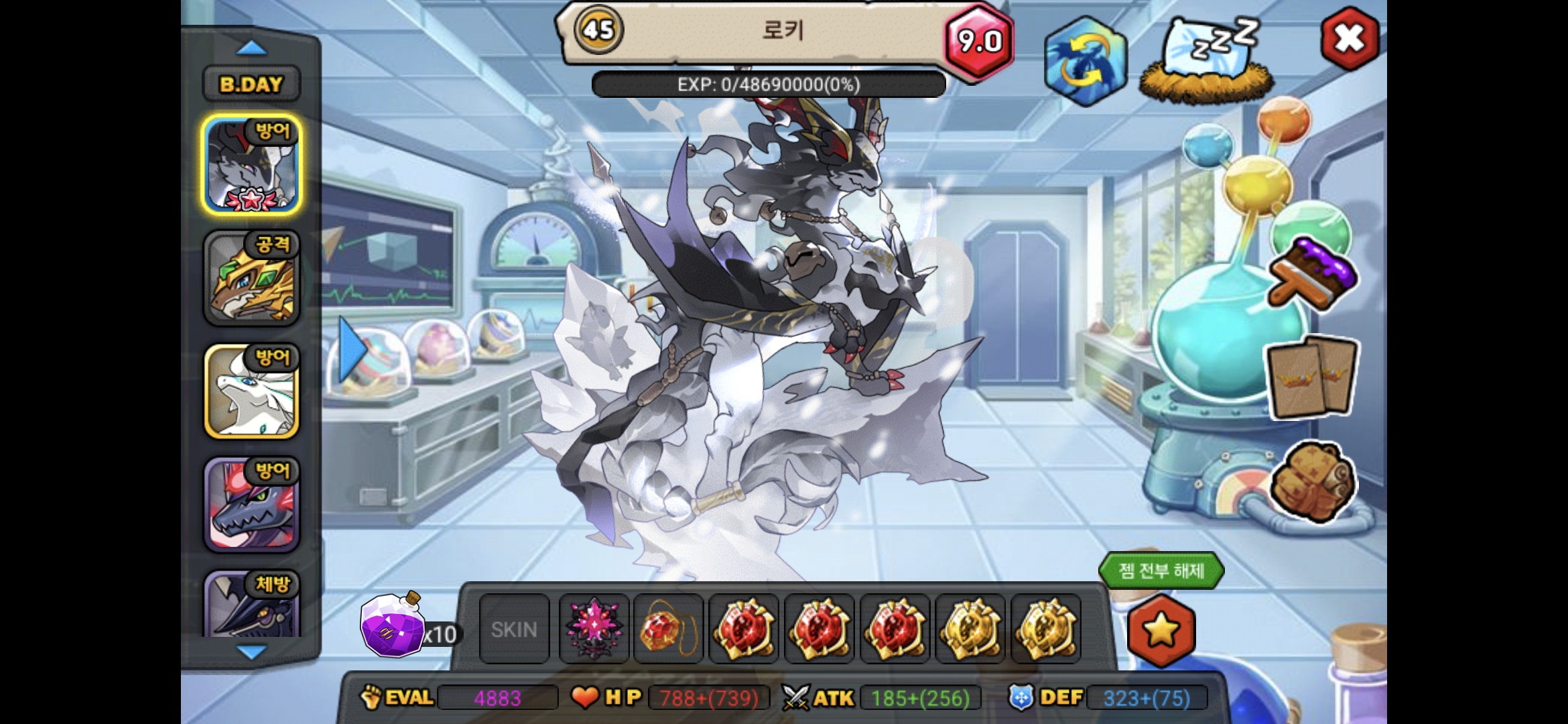
Task: Open the backpack inventory icon
Action: pos(1312,481)
